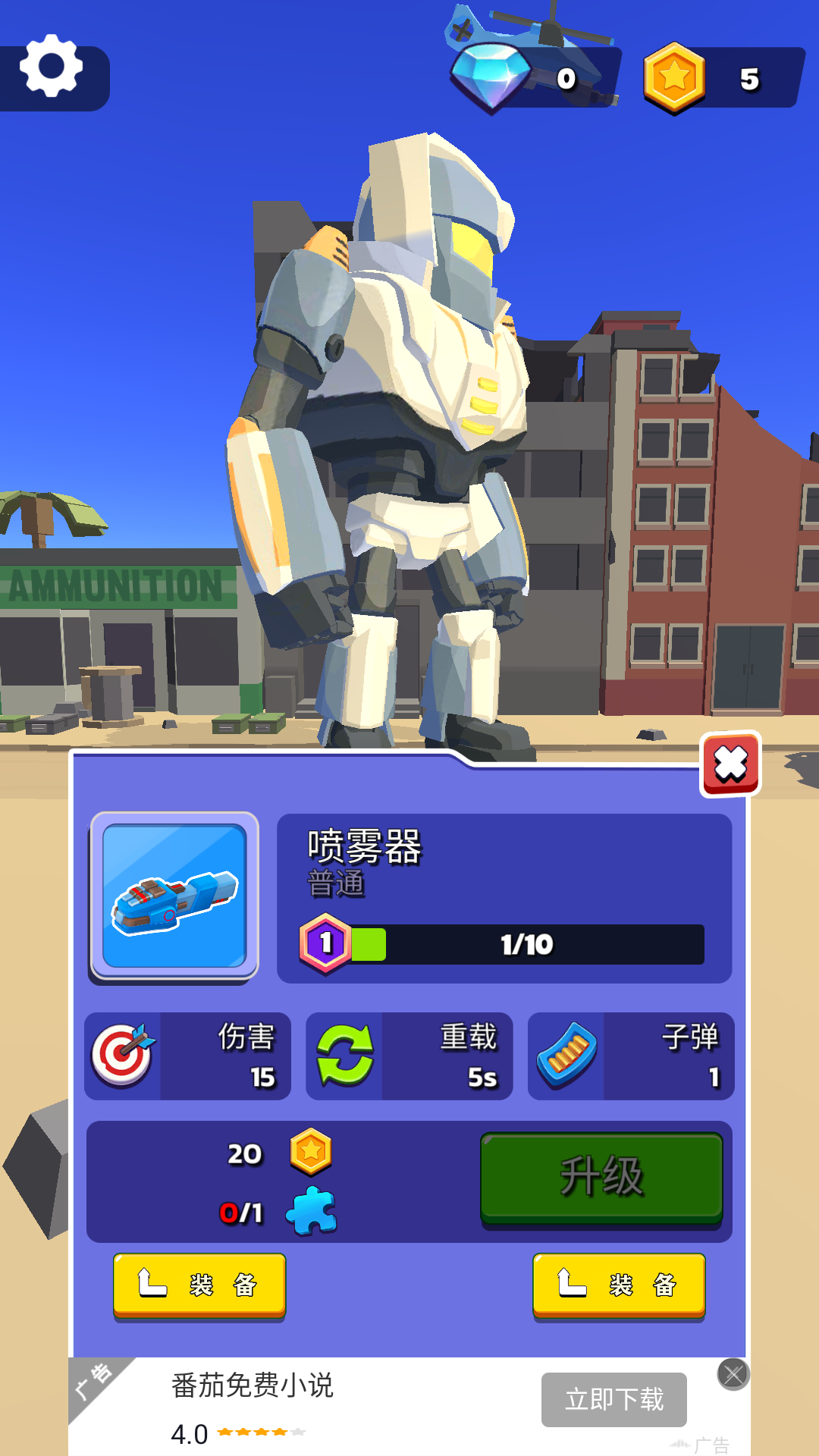Close the weapon info panel
The image size is (819, 1456).
point(730,764)
